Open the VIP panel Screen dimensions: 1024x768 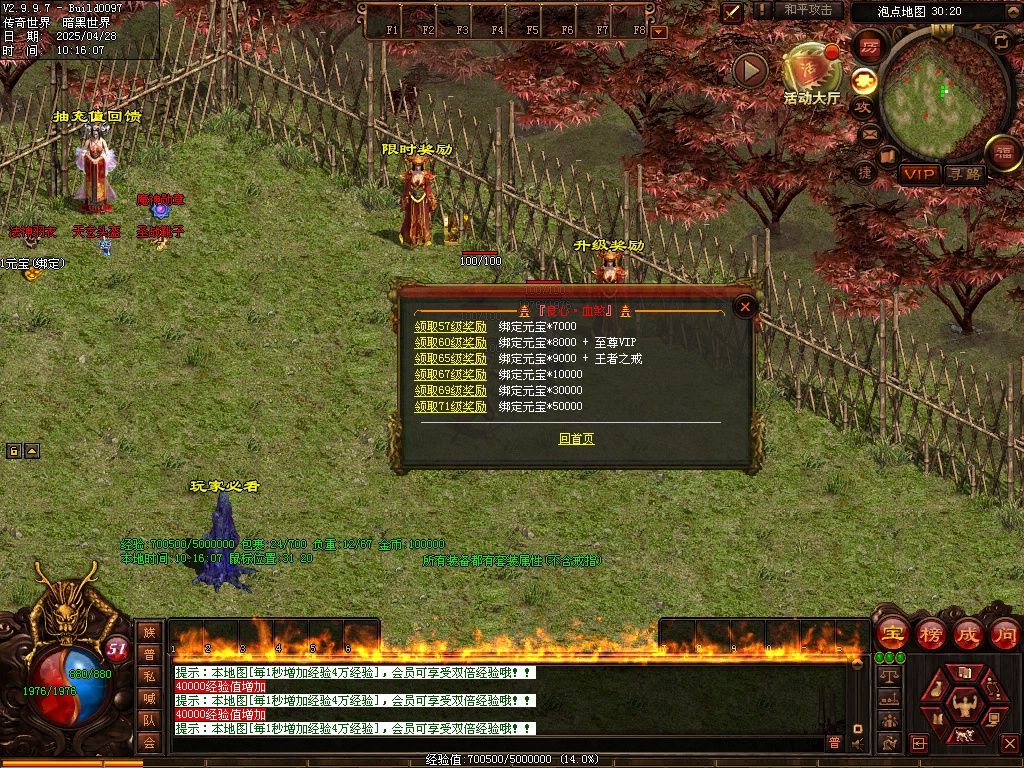[x=919, y=174]
